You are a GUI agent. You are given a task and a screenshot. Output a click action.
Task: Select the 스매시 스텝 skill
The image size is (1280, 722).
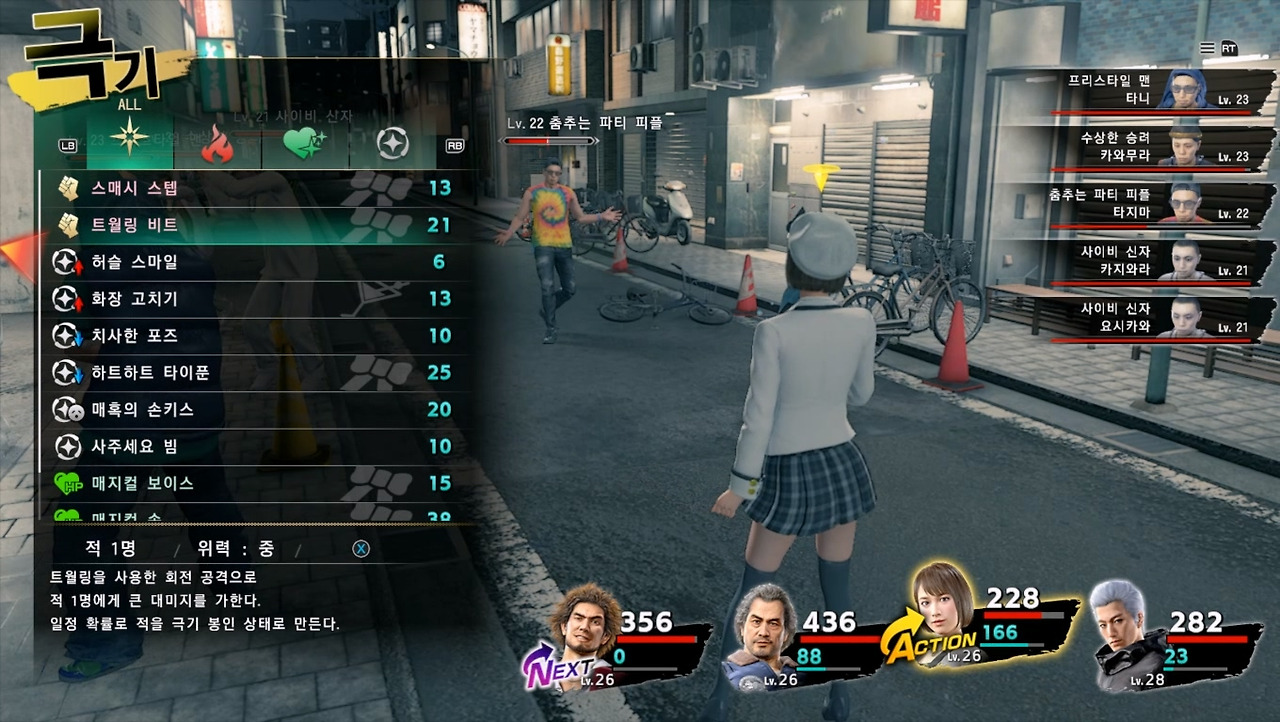point(250,187)
